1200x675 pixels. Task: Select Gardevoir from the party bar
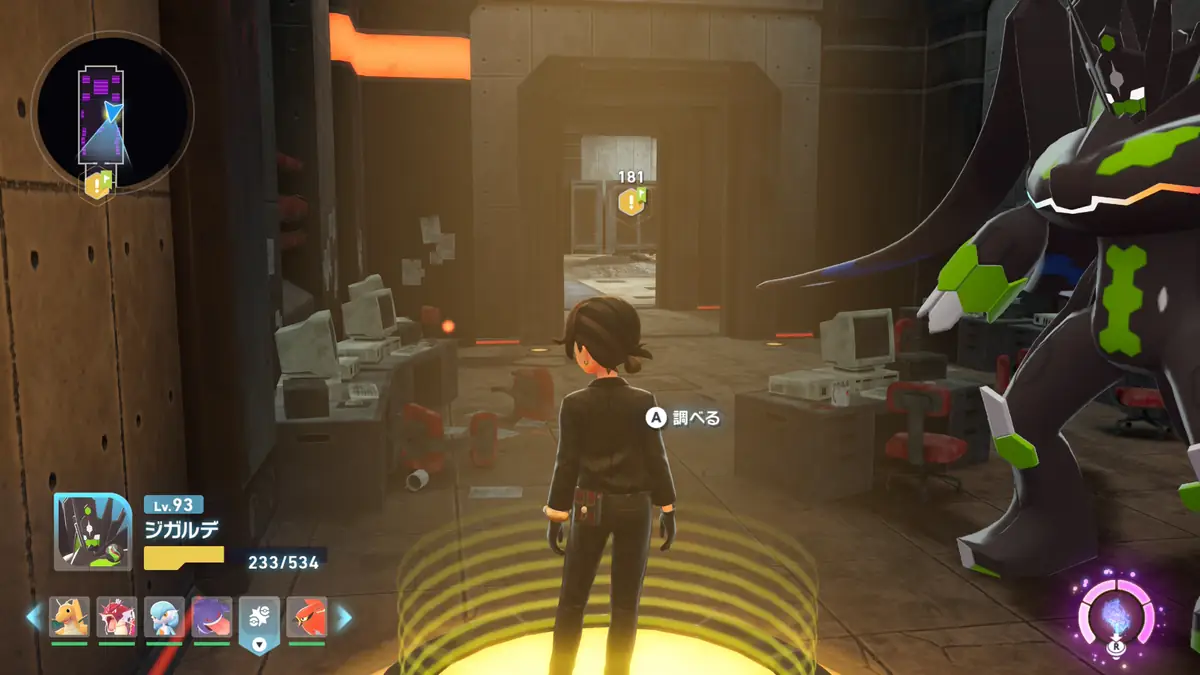(x=164, y=617)
